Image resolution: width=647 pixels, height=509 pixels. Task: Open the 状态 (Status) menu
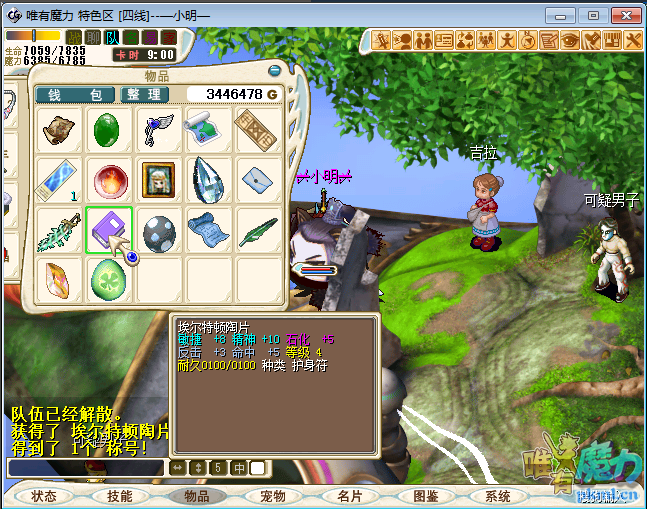tap(44, 496)
